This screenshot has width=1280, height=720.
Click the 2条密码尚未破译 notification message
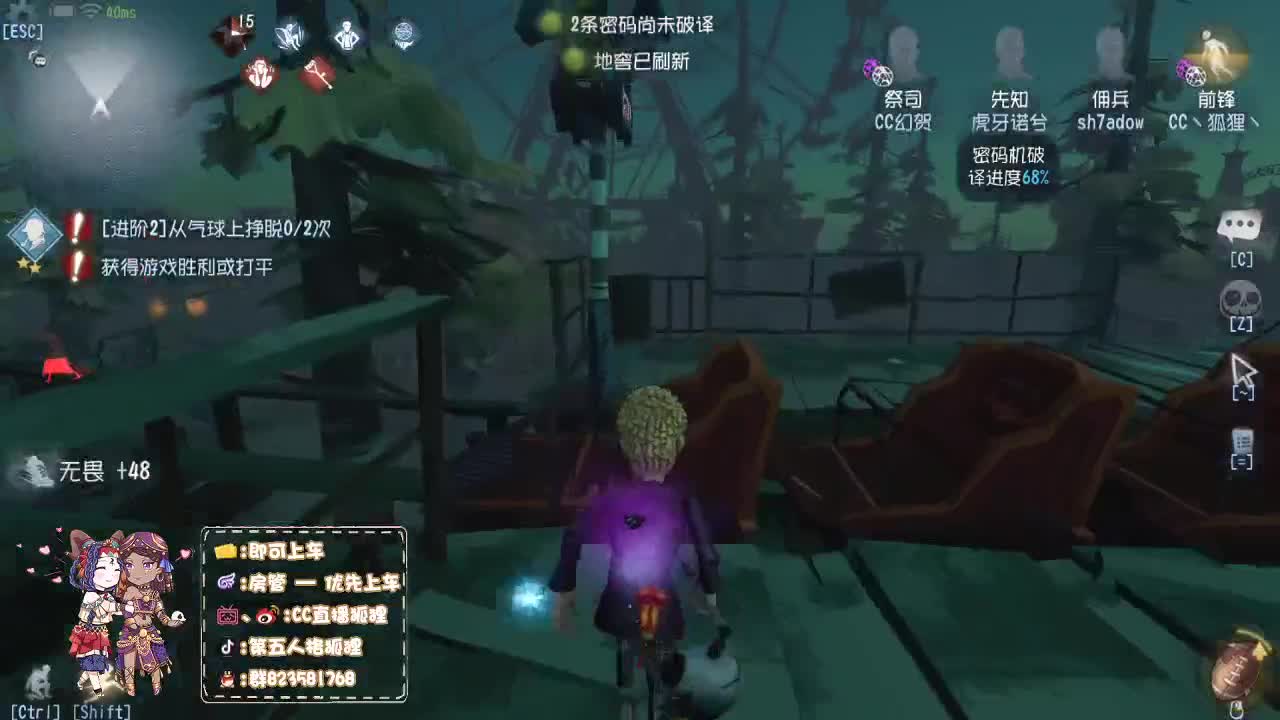tap(641, 26)
